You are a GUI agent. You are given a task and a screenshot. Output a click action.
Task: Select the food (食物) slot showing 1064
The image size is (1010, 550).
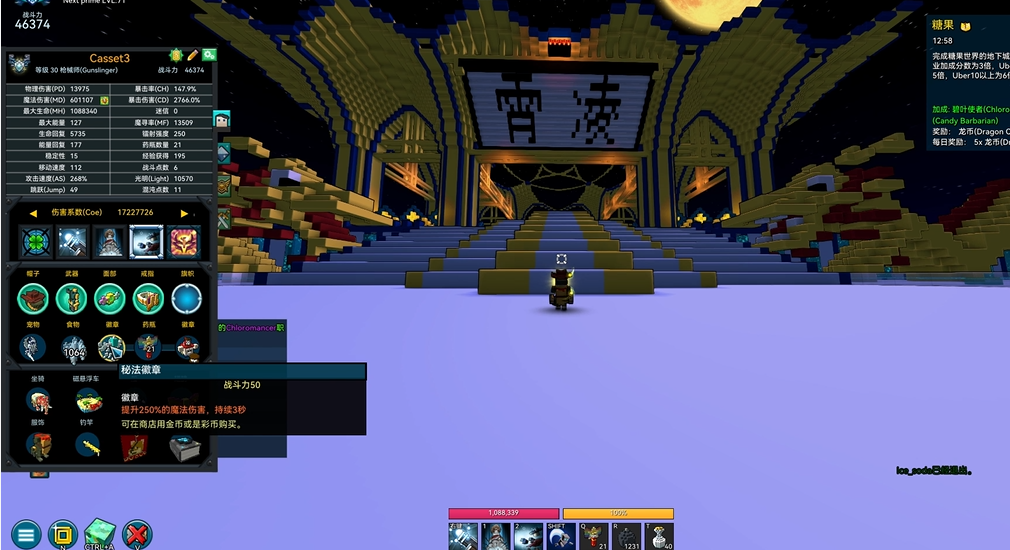(73, 348)
